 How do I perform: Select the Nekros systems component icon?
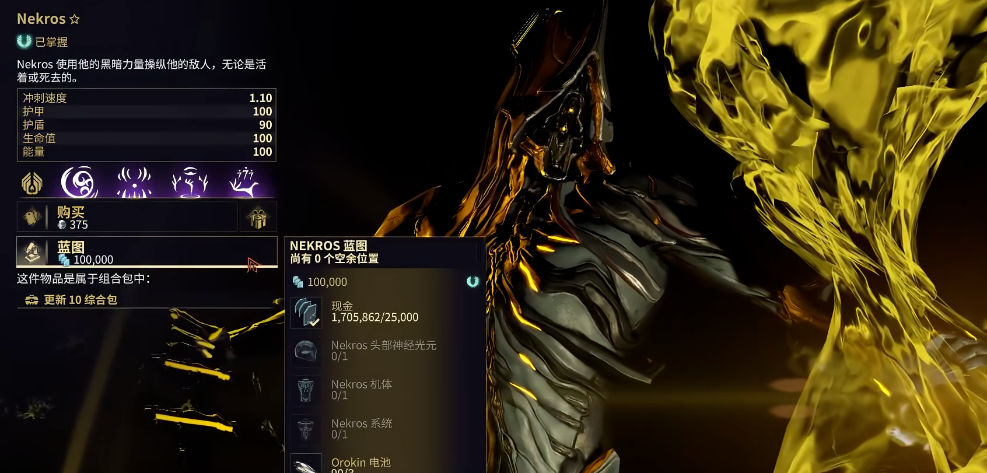click(x=307, y=428)
